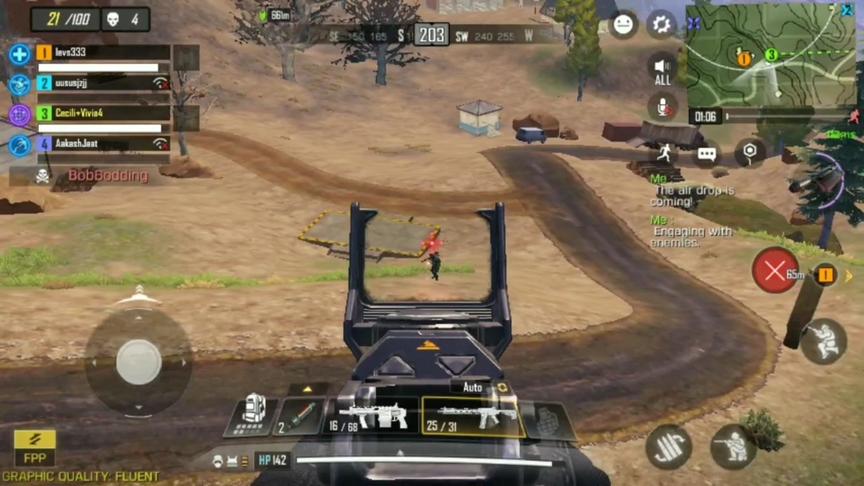Tap the auto-run sprint icon
The image size is (864, 486).
pos(664,153)
